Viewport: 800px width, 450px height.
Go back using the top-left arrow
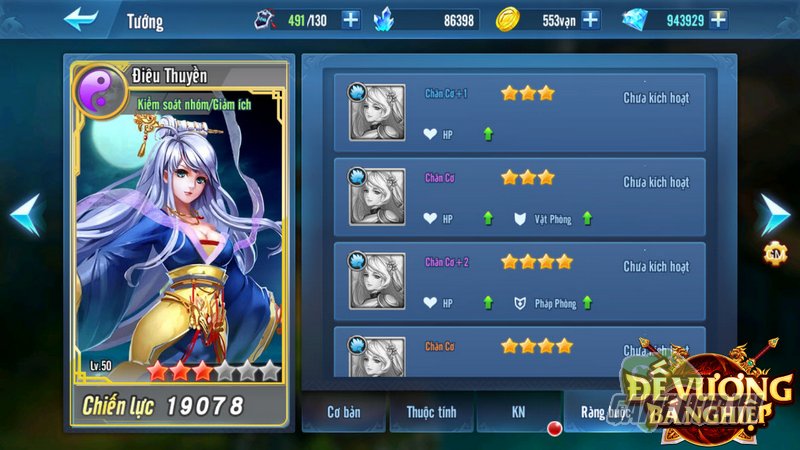pos(80,19)
